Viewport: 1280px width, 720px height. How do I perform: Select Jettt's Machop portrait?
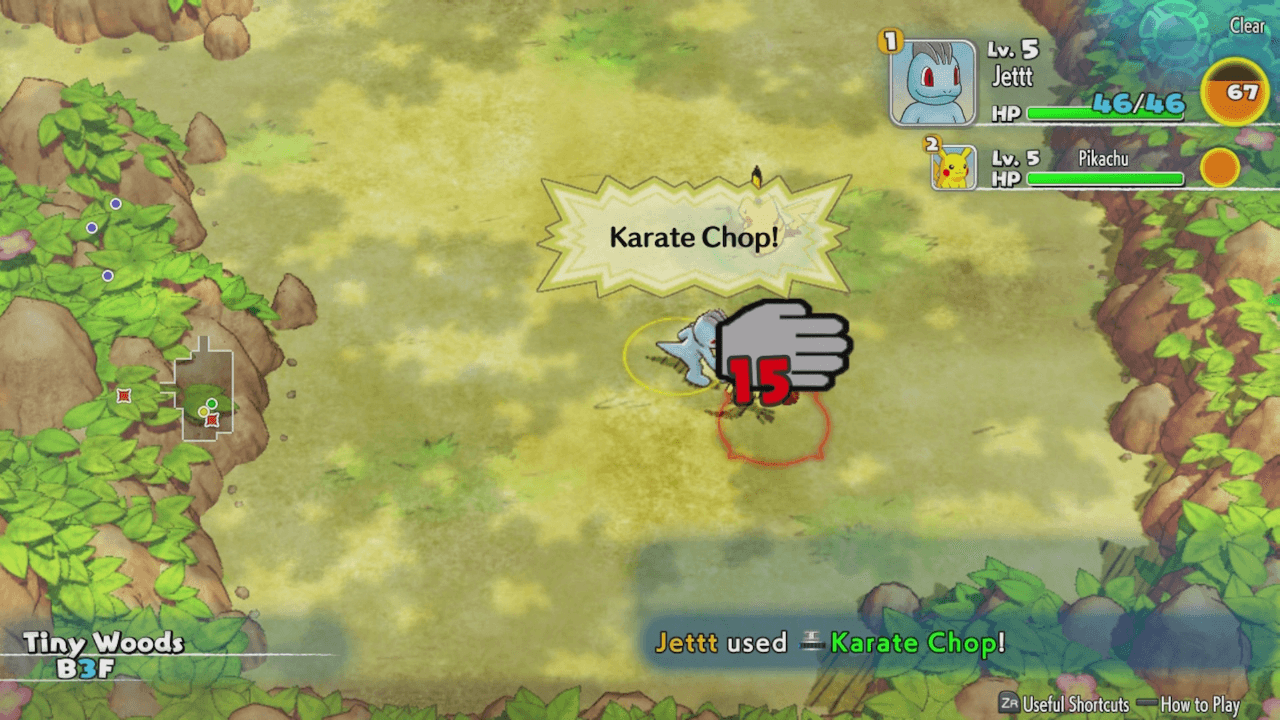point(932,82)
